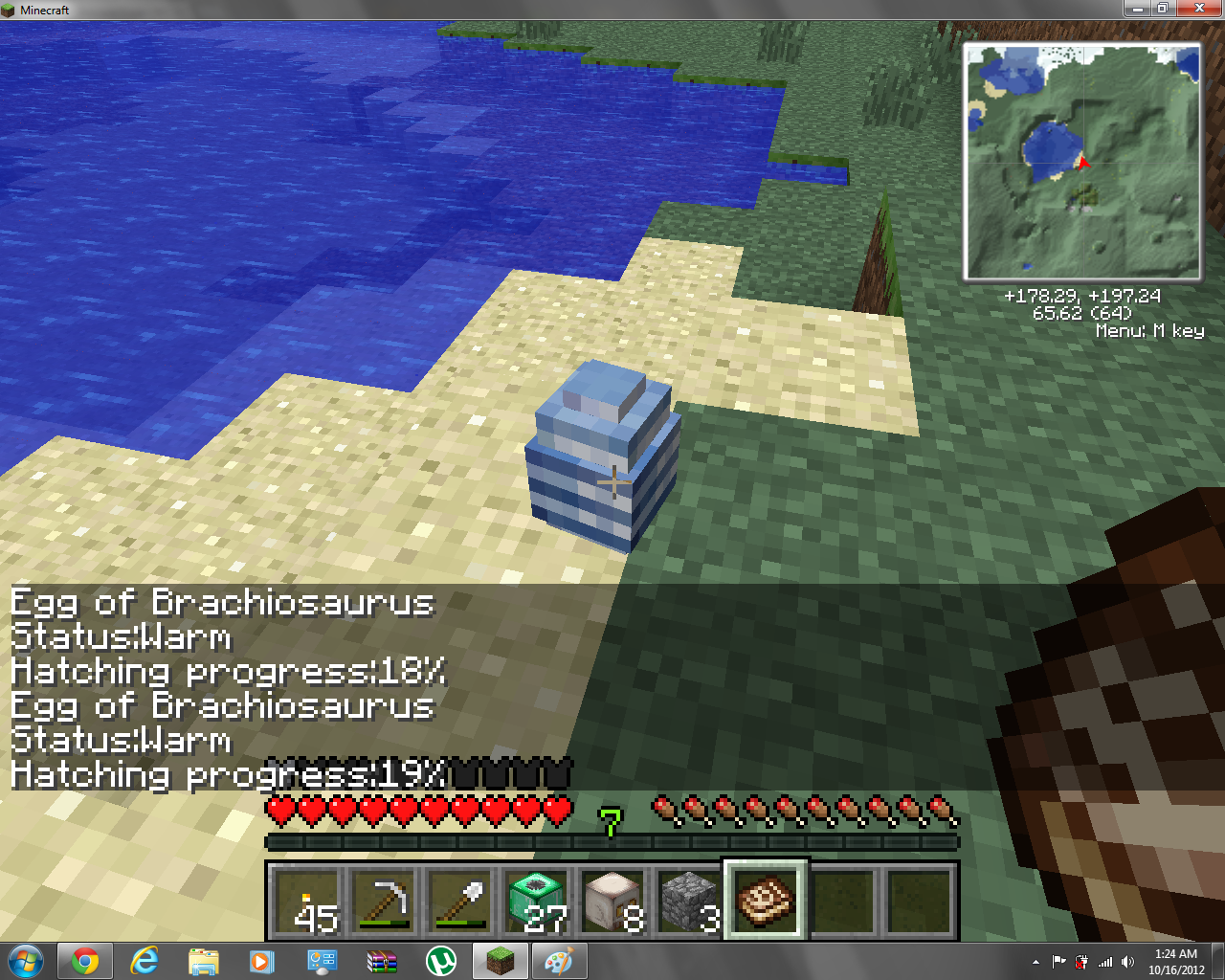Select the white block stack of 8

(x=612, y=902)
